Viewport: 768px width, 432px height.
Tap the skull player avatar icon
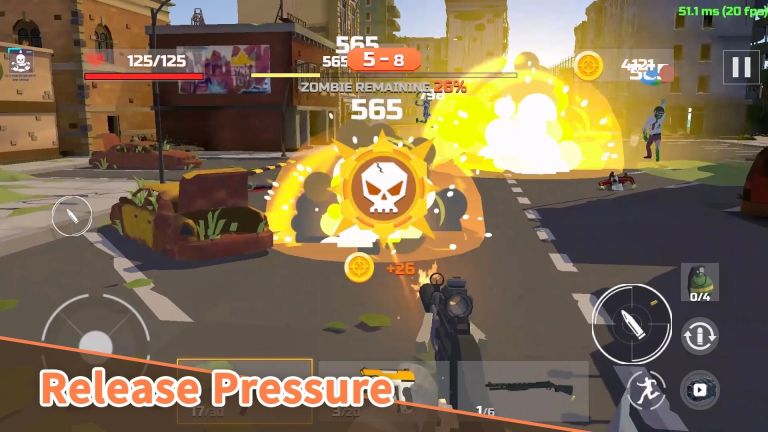point(19,64)
